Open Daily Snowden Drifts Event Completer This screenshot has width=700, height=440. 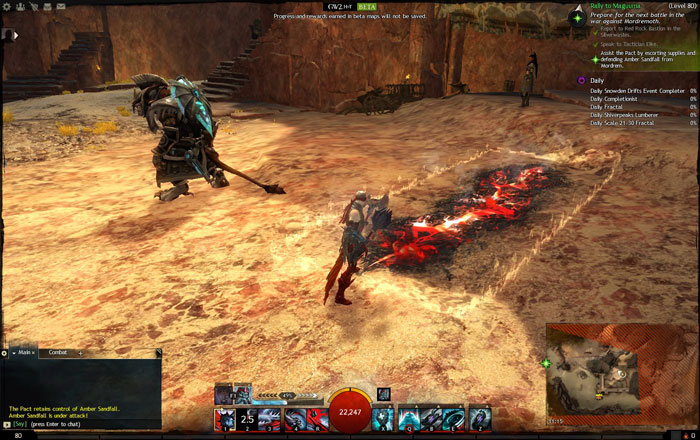638,91
